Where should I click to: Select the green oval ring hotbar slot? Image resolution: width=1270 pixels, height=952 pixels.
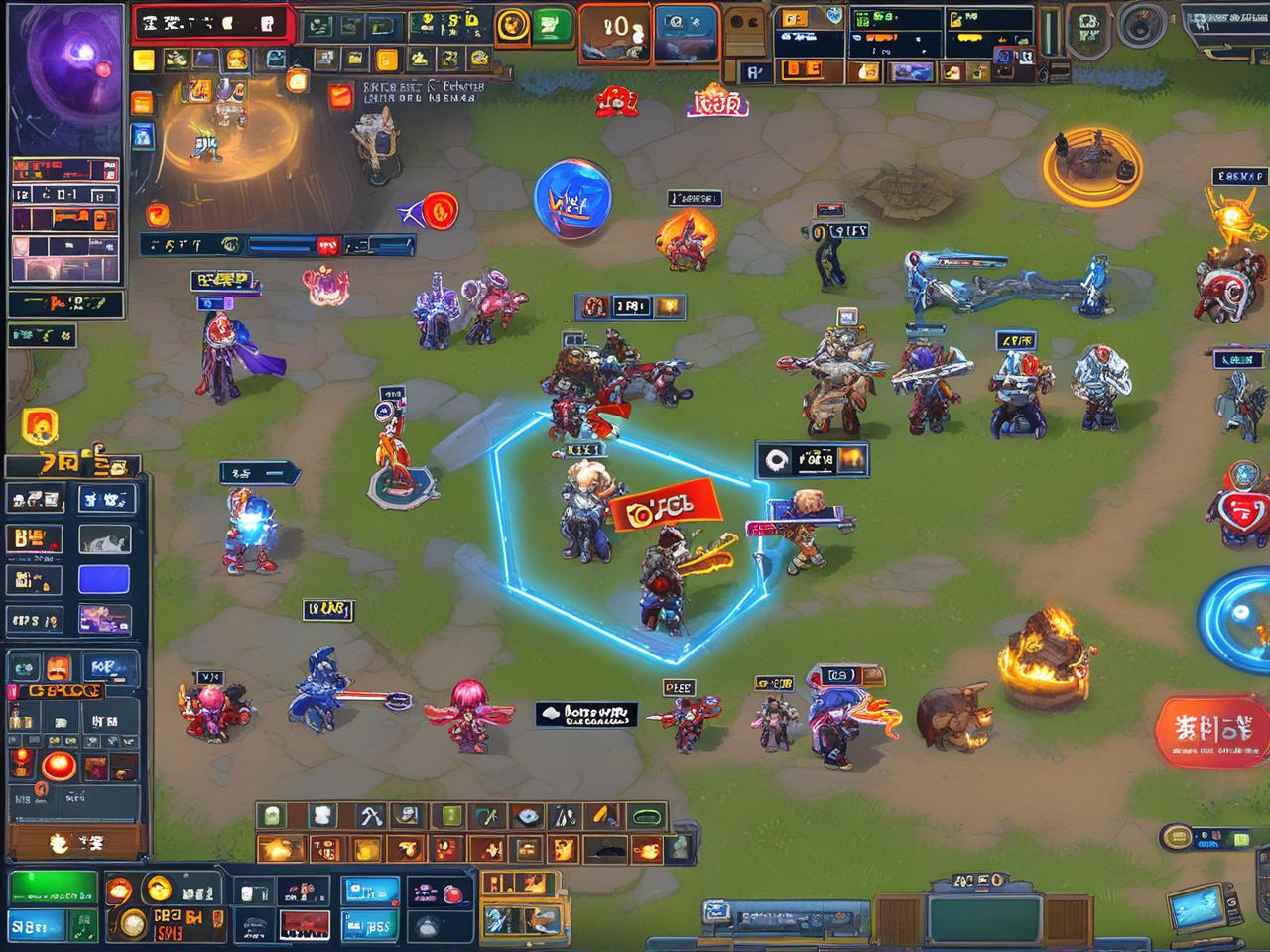(646, 817)
